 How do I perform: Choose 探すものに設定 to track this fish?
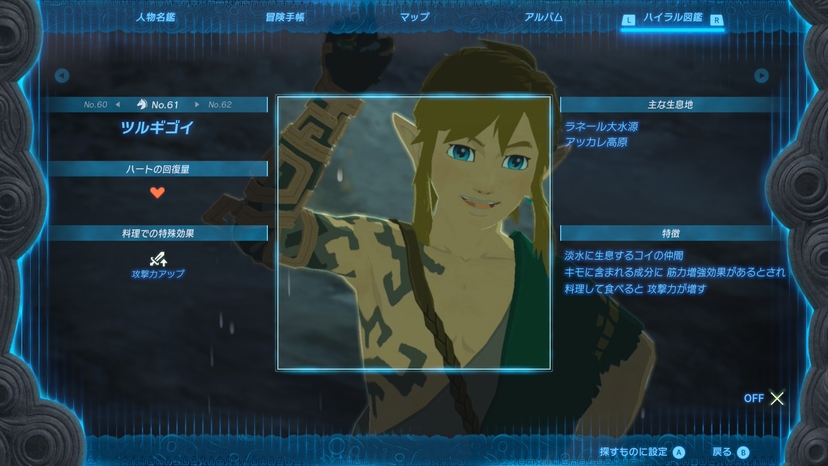coord(641,452)
